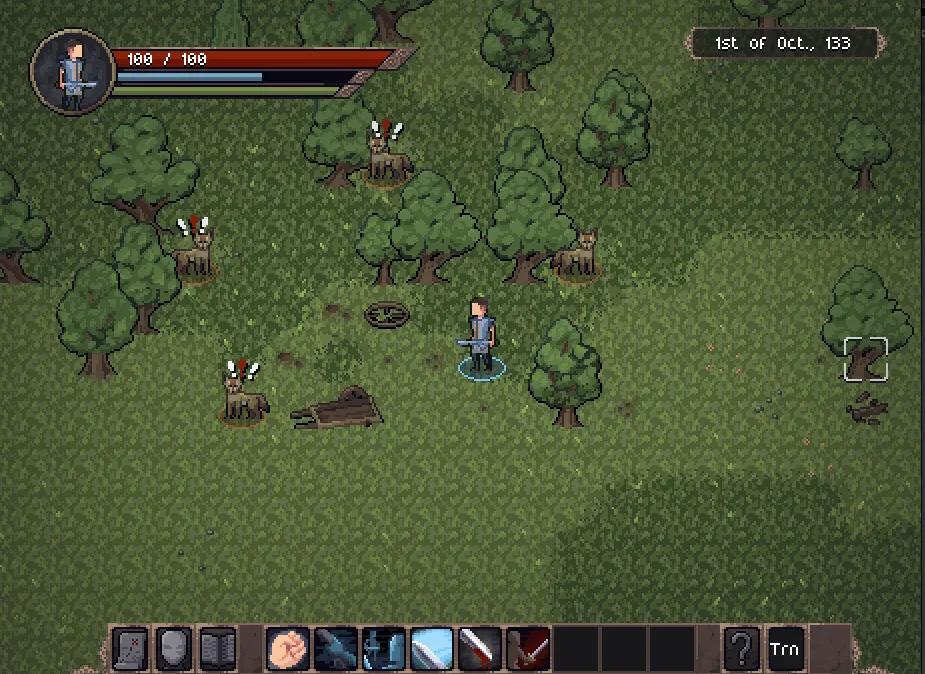Screen dimensions: 925x674
Task: Open the map scroll icon
Action: tap(130, 649)
